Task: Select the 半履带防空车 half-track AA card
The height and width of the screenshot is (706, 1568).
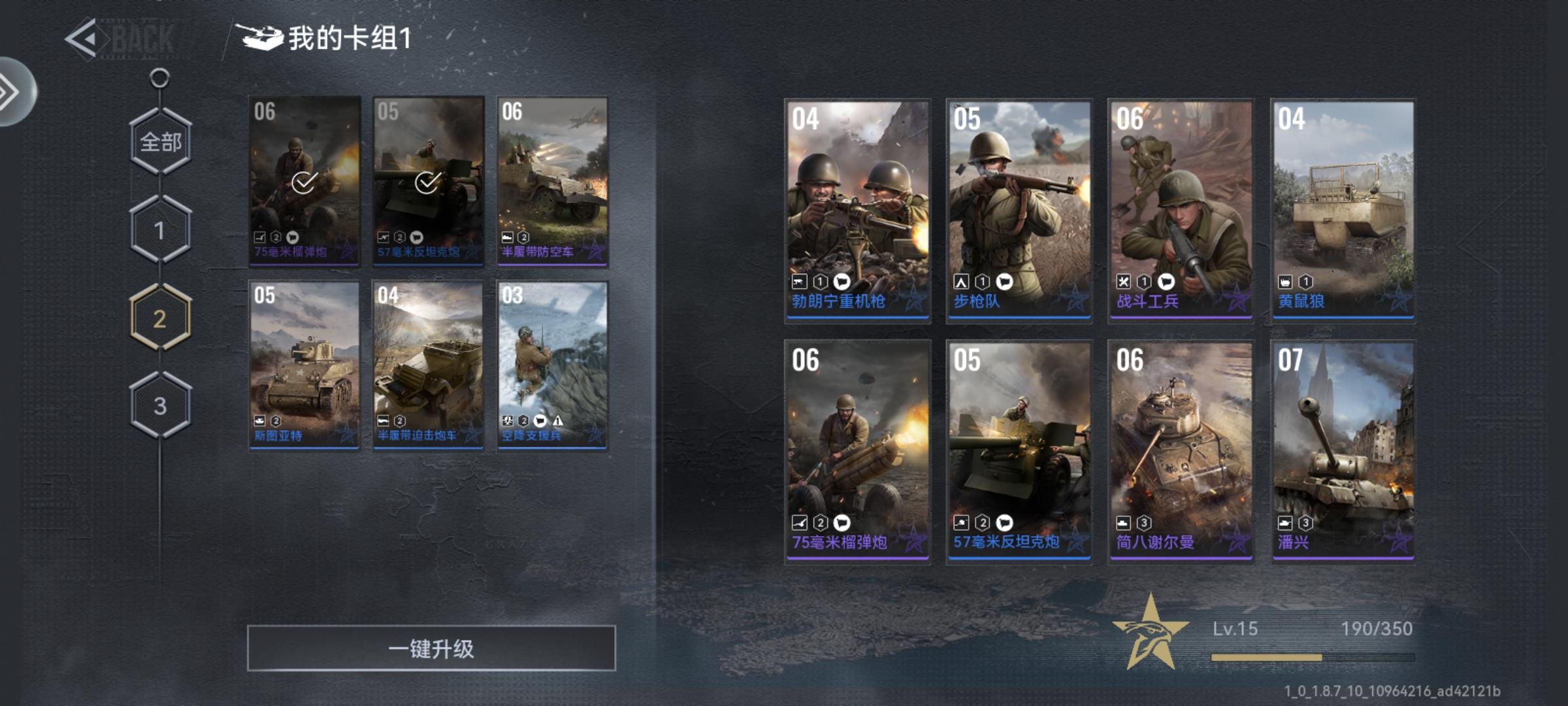Action: pos(553,182)
